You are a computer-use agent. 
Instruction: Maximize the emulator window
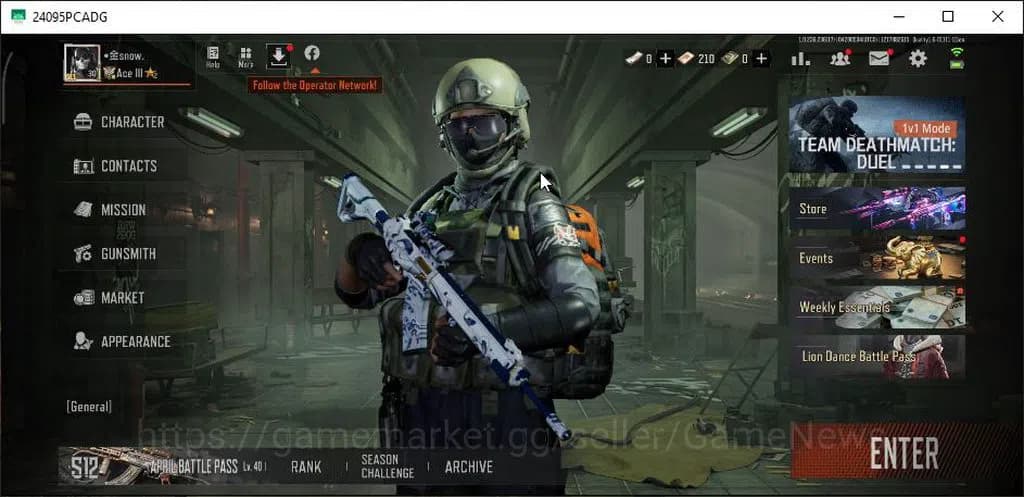948,16
